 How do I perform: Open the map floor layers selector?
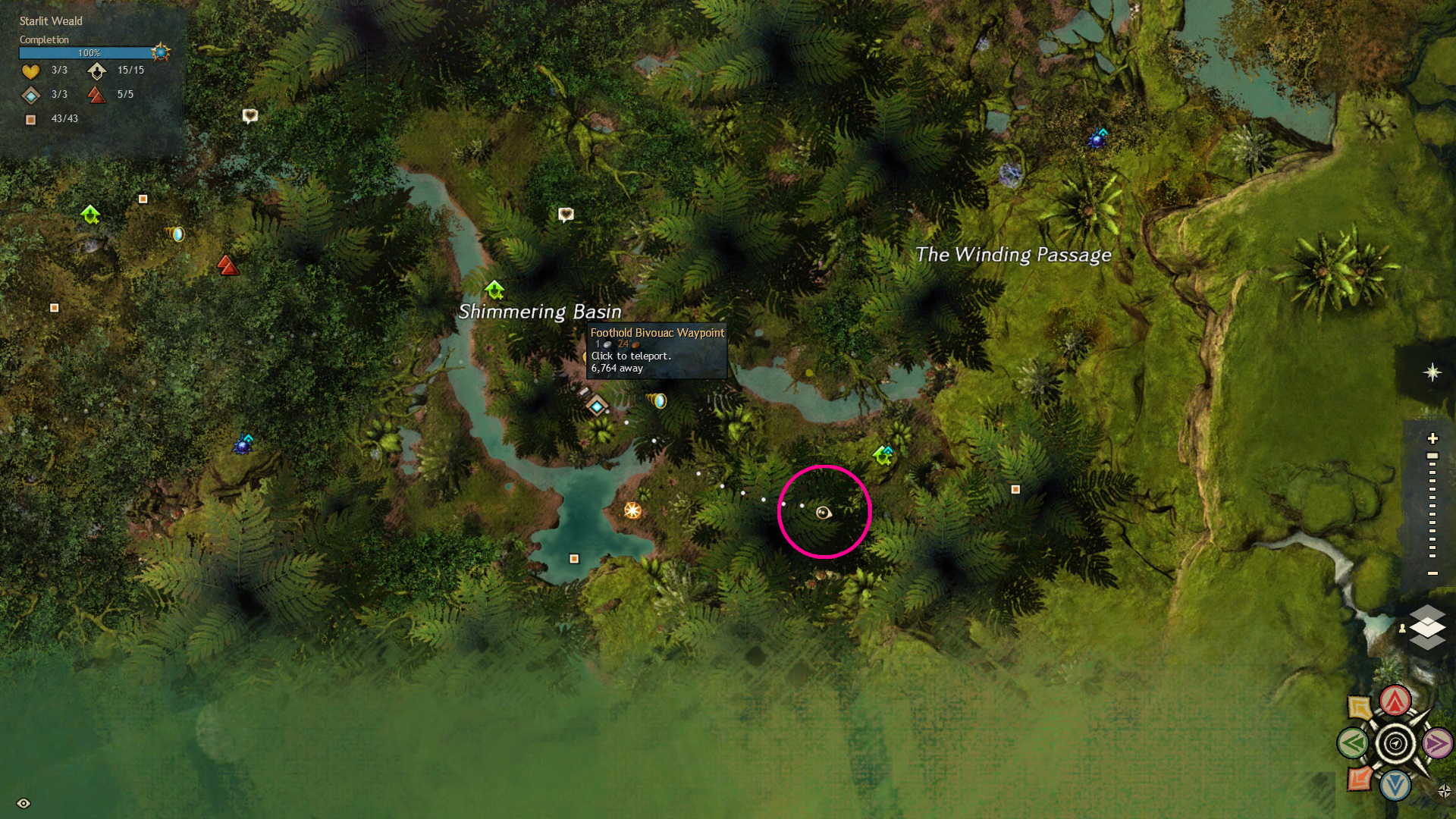[1427, 628]
